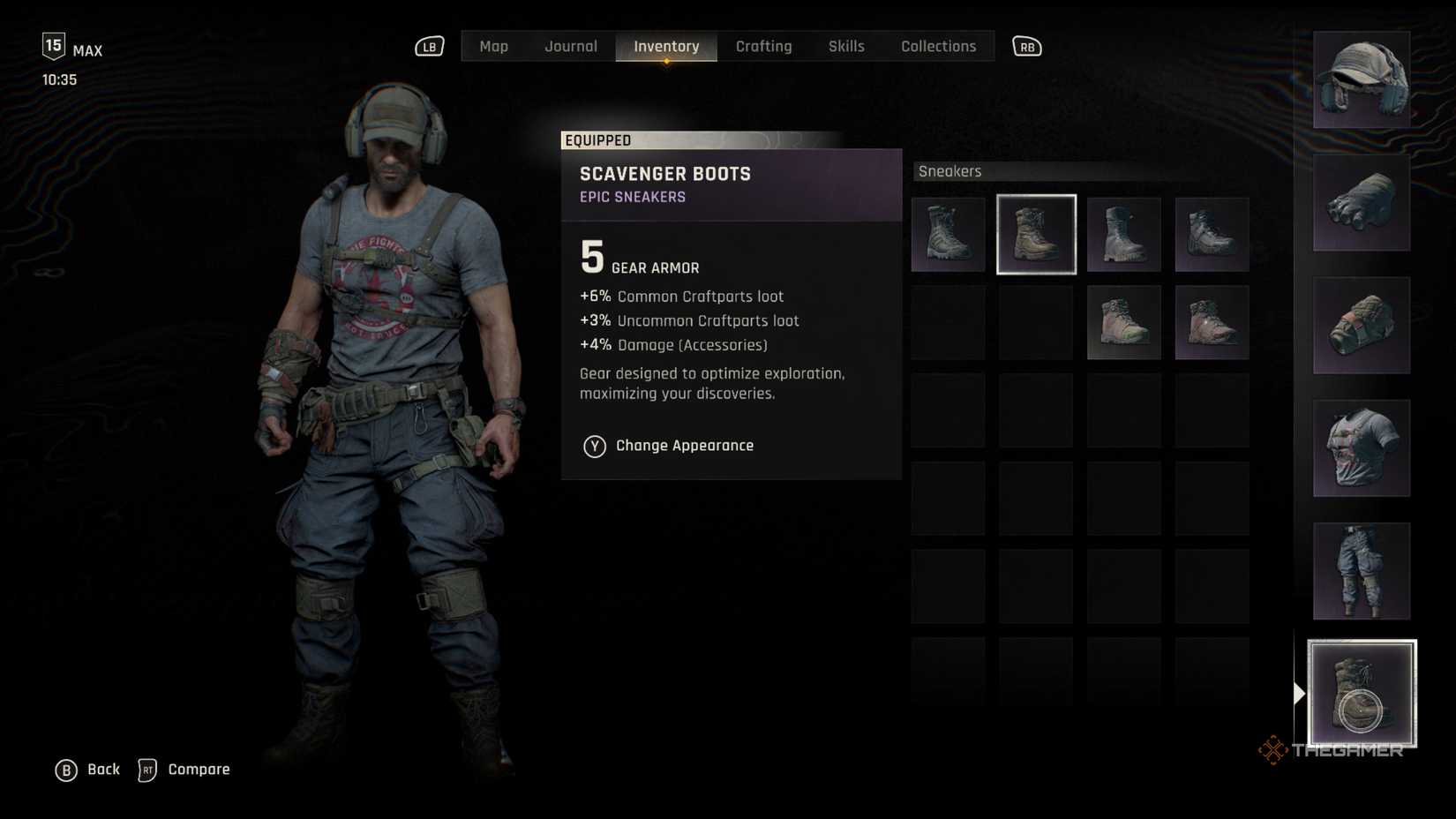The height and width of the screenshot is (819, 1456).
Task: Open the Collections tab
Action: (938, 47)
